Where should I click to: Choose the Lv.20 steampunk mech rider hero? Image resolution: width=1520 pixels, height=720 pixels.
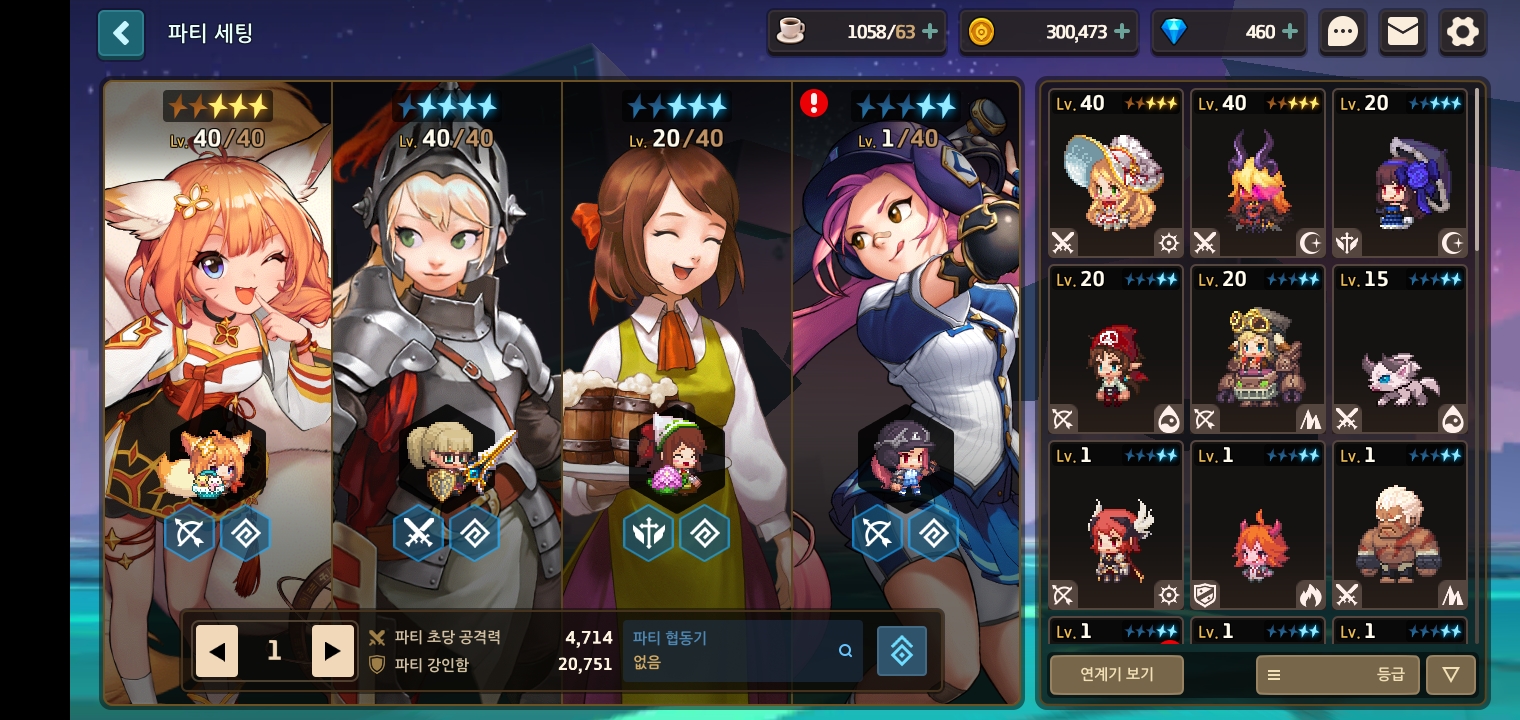tap(1258, 351)
